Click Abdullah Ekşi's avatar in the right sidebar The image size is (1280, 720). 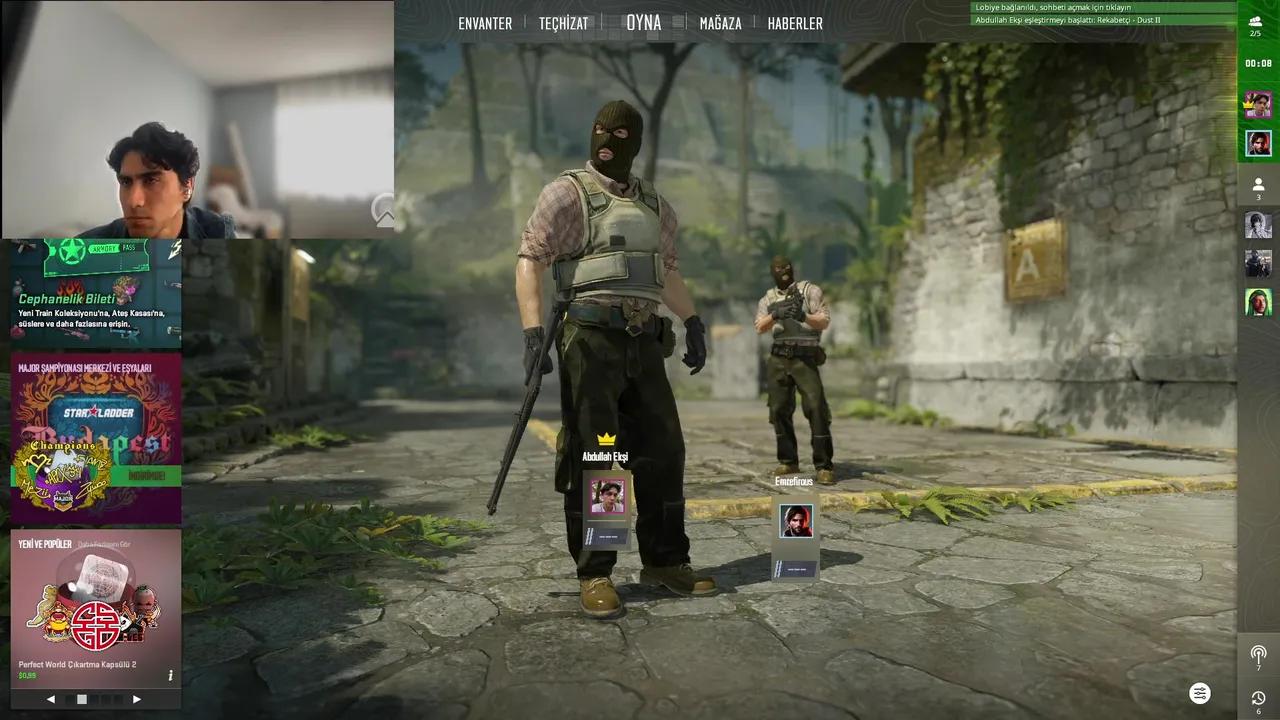(1259, 104)
